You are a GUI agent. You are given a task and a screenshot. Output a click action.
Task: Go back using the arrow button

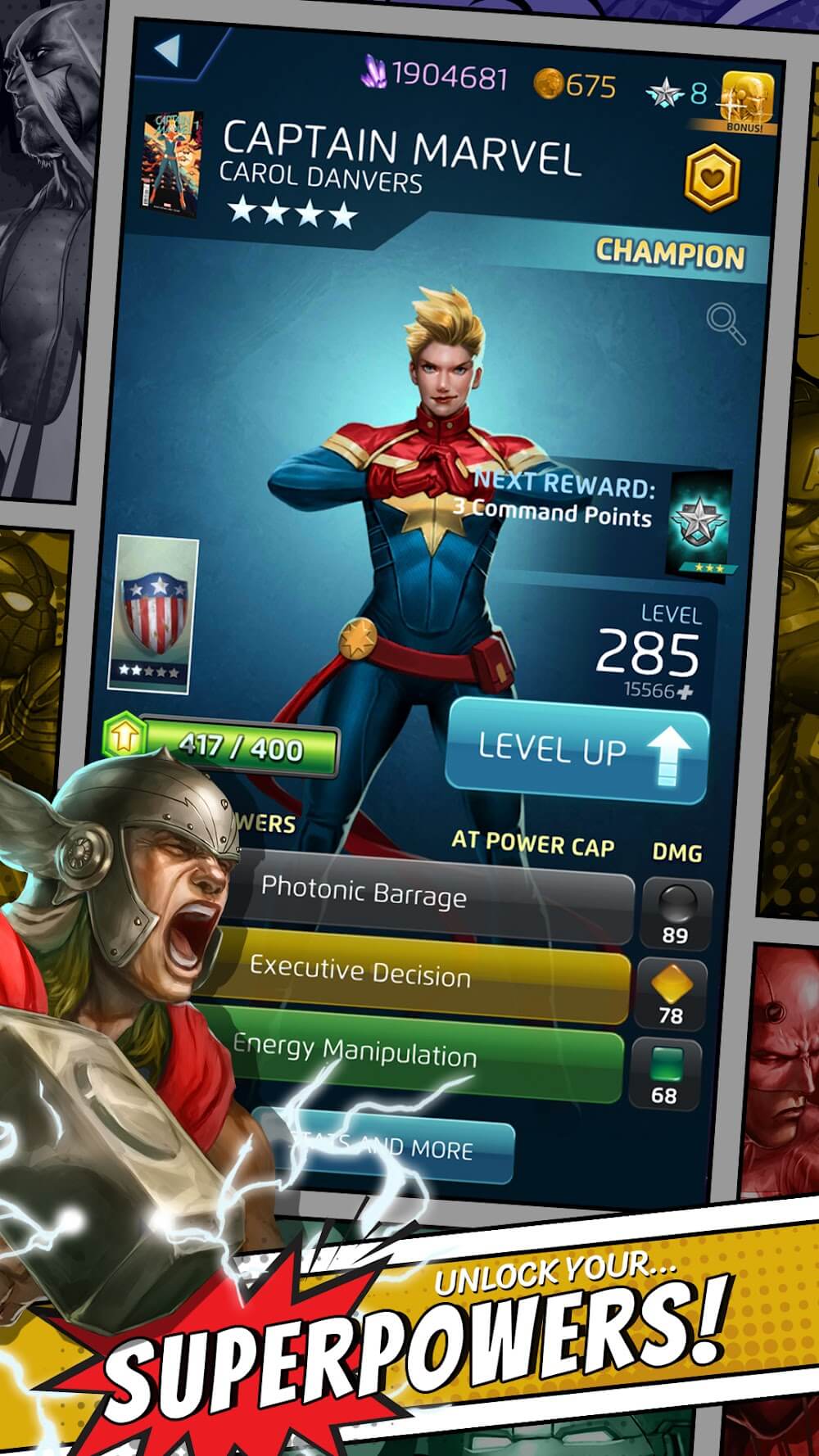(168, 51)
